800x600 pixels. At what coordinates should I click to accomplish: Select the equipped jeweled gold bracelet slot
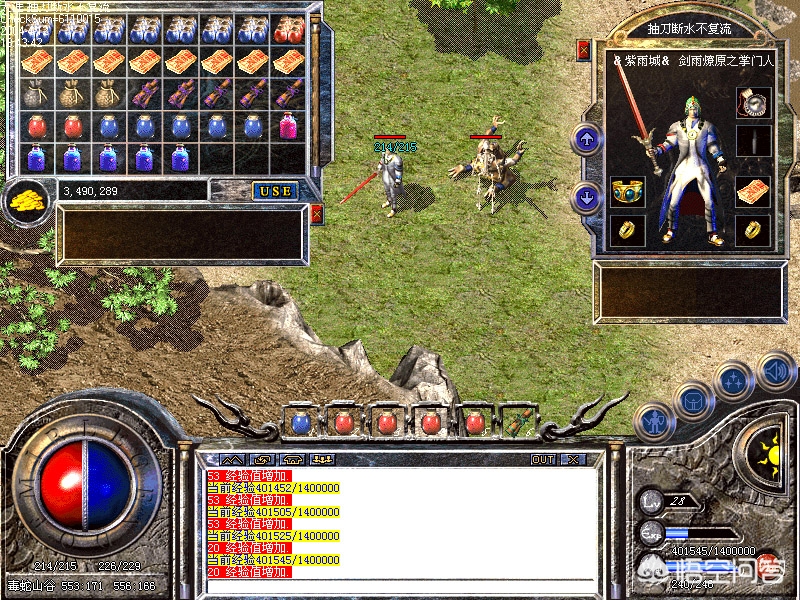(627, 190)
